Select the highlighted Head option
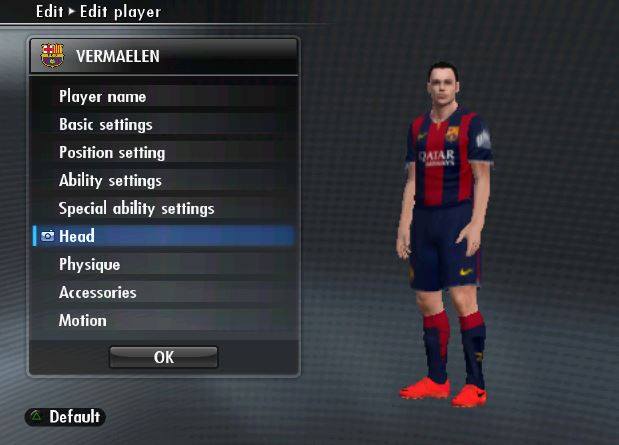Image resolution: width=619 pixels, height=445 pixels. 77,237
